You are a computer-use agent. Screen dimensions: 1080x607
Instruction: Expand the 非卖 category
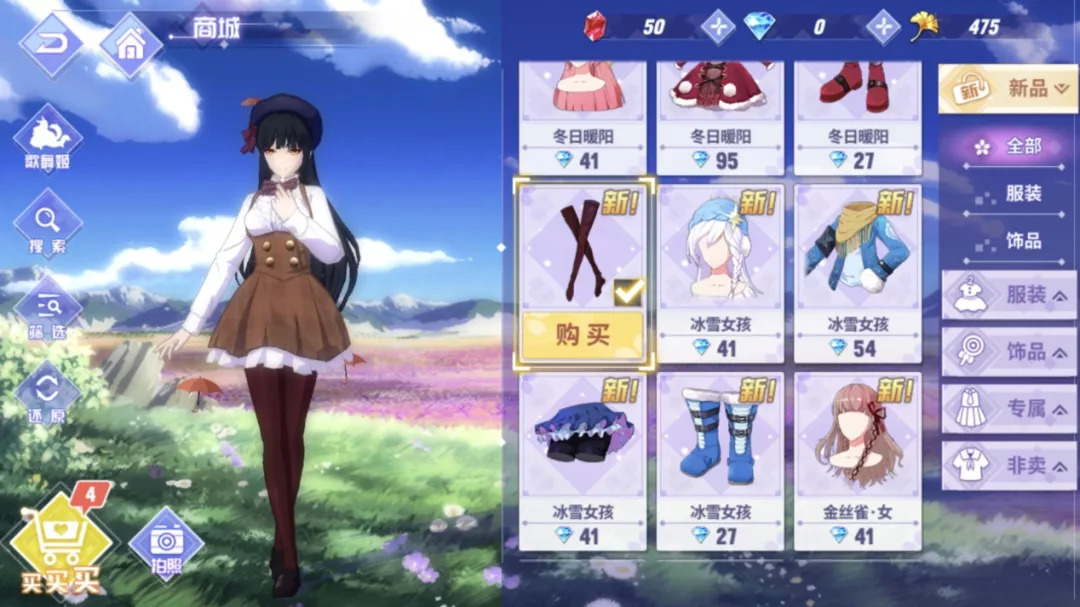(1008, 466)
